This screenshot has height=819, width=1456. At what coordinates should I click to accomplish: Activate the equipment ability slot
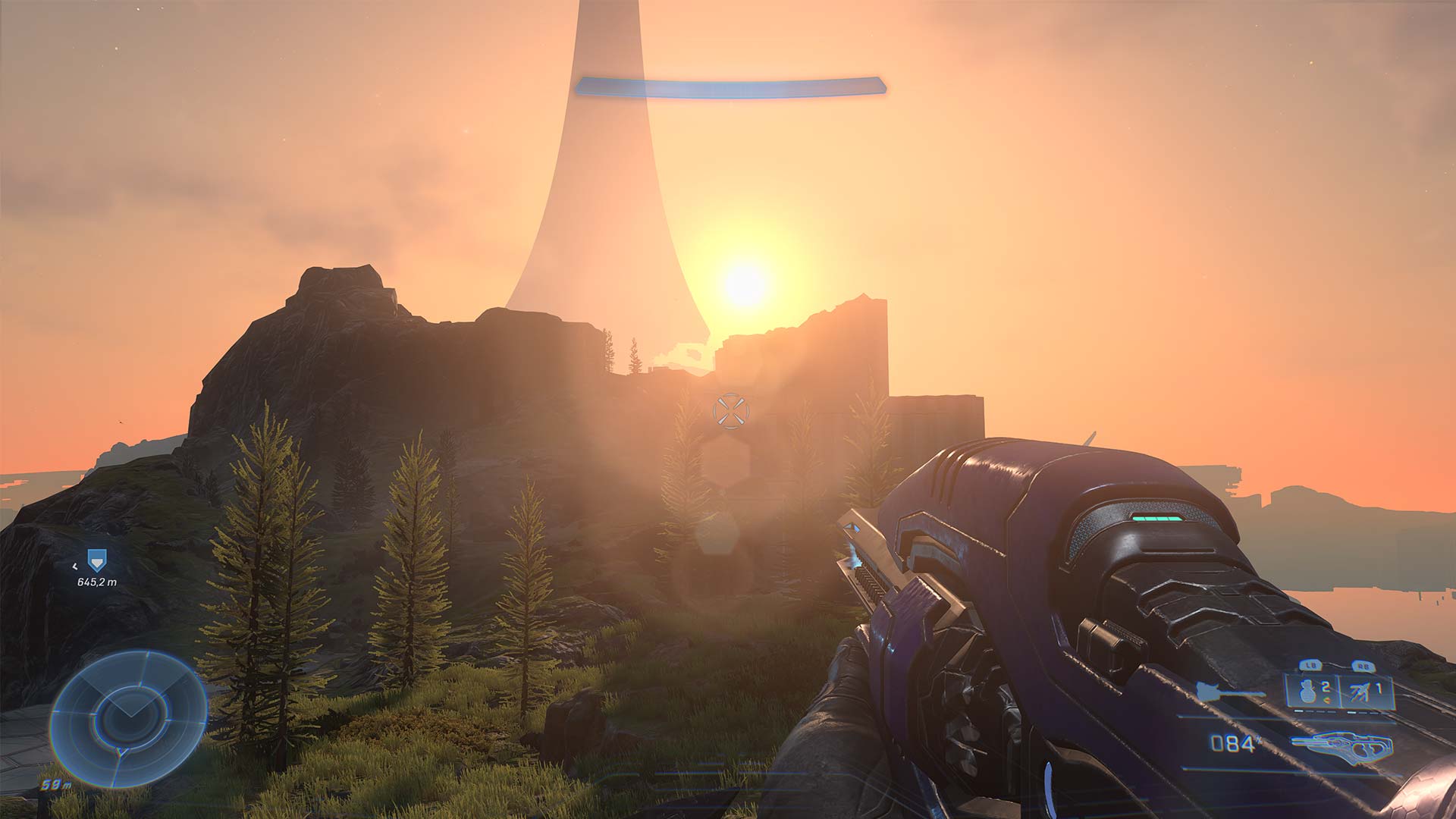pyautogui.click(x=1367, y=692)
